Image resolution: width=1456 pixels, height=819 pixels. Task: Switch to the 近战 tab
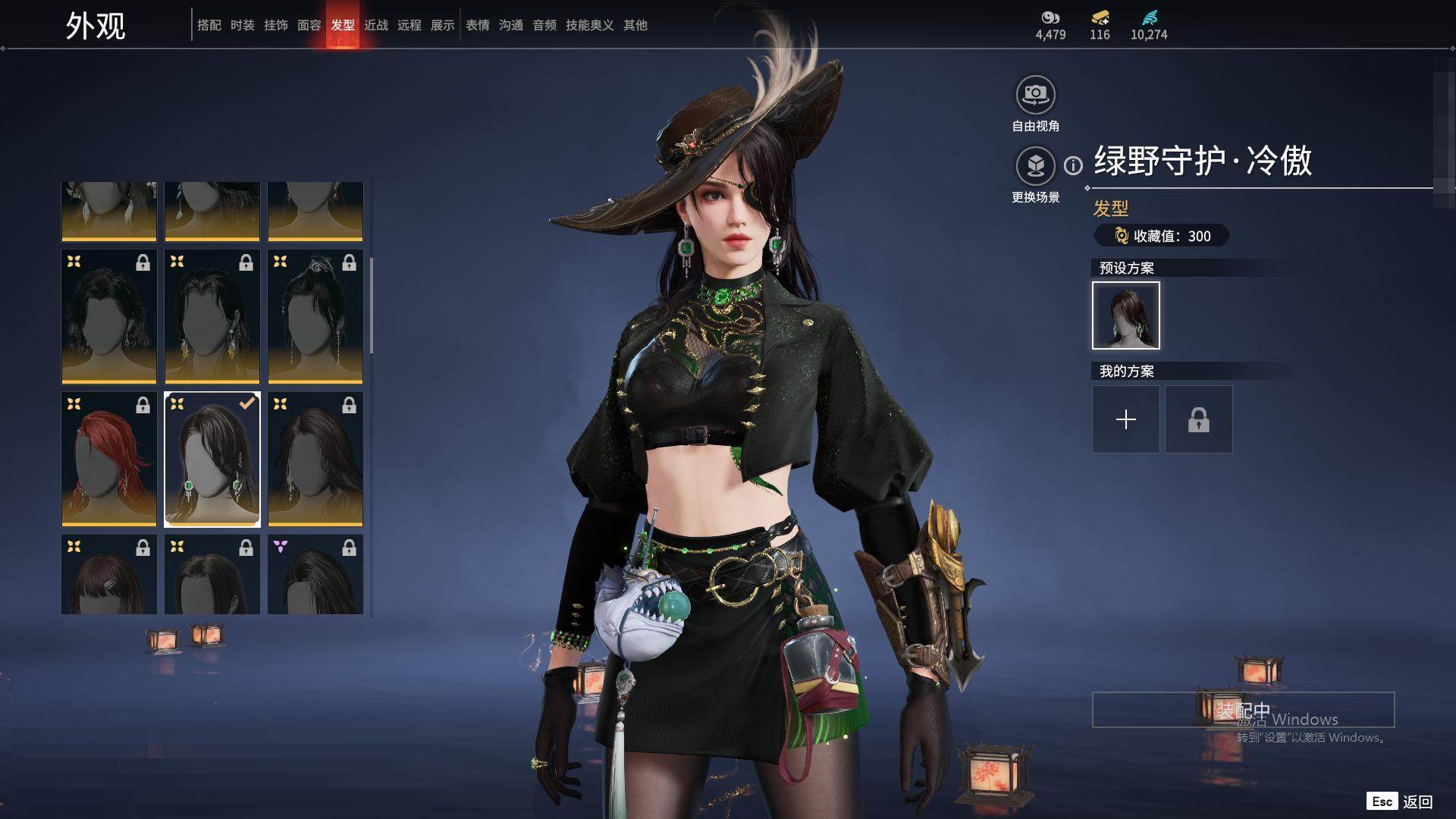pos(375,25)
